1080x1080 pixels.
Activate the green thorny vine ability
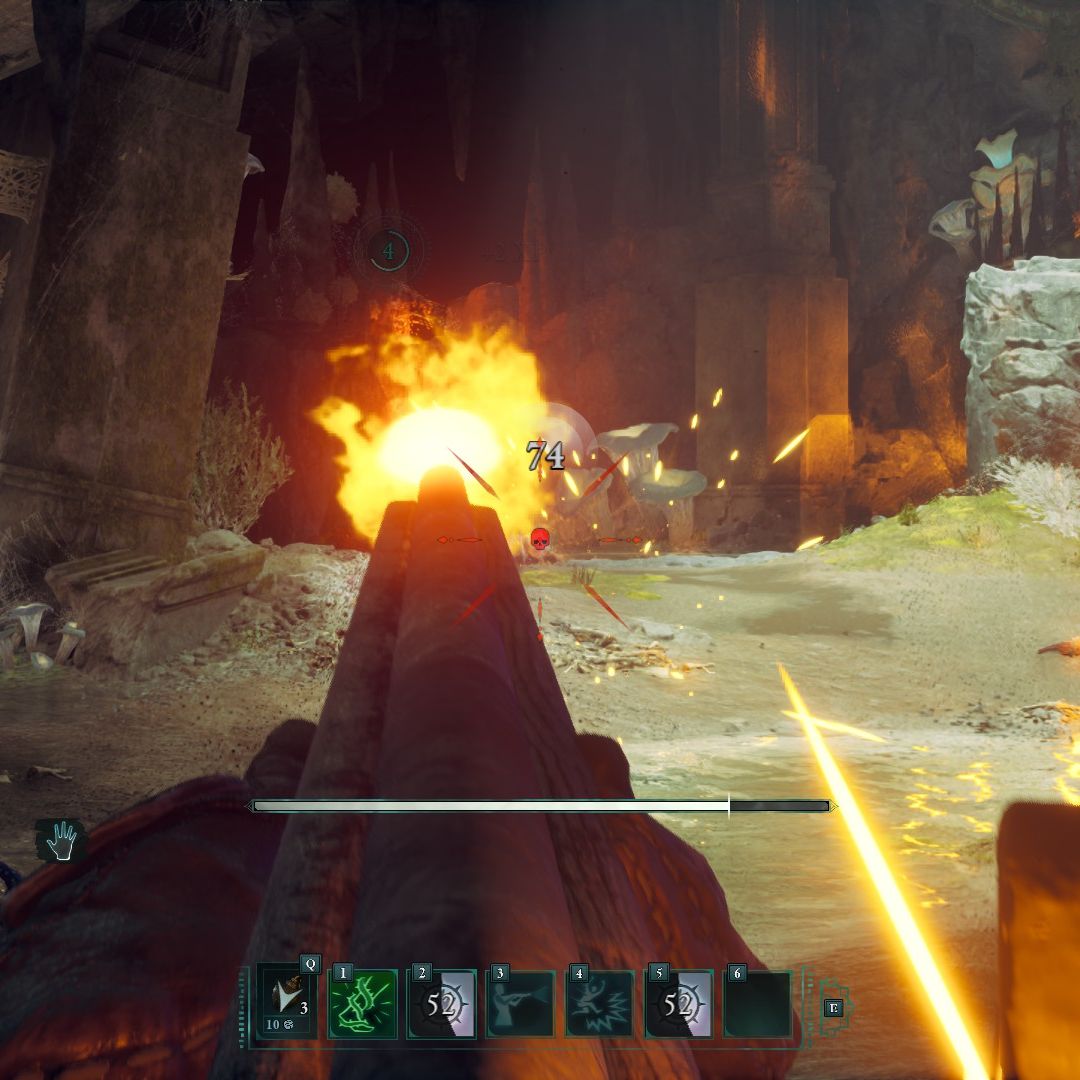(363, 1004)
